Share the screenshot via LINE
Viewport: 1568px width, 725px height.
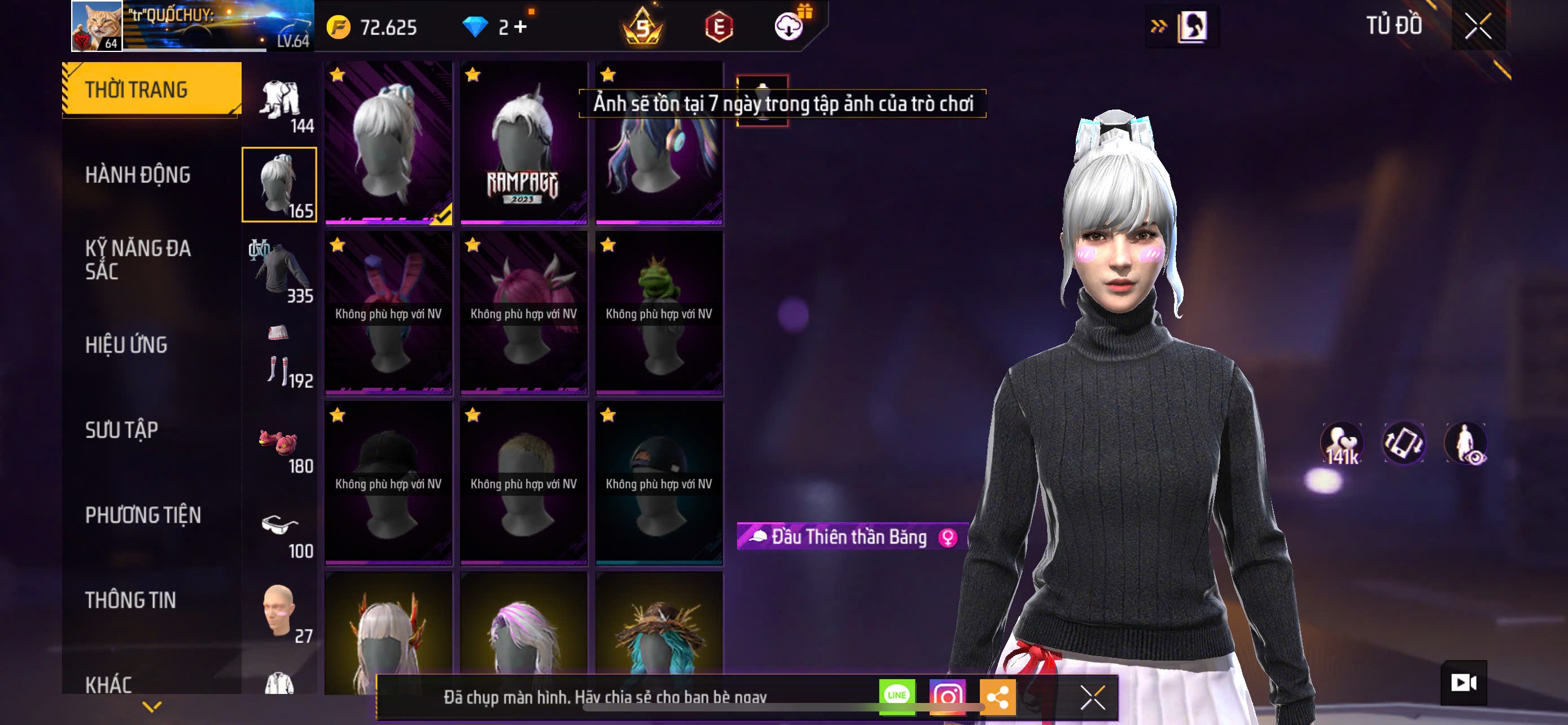(897, 696)
